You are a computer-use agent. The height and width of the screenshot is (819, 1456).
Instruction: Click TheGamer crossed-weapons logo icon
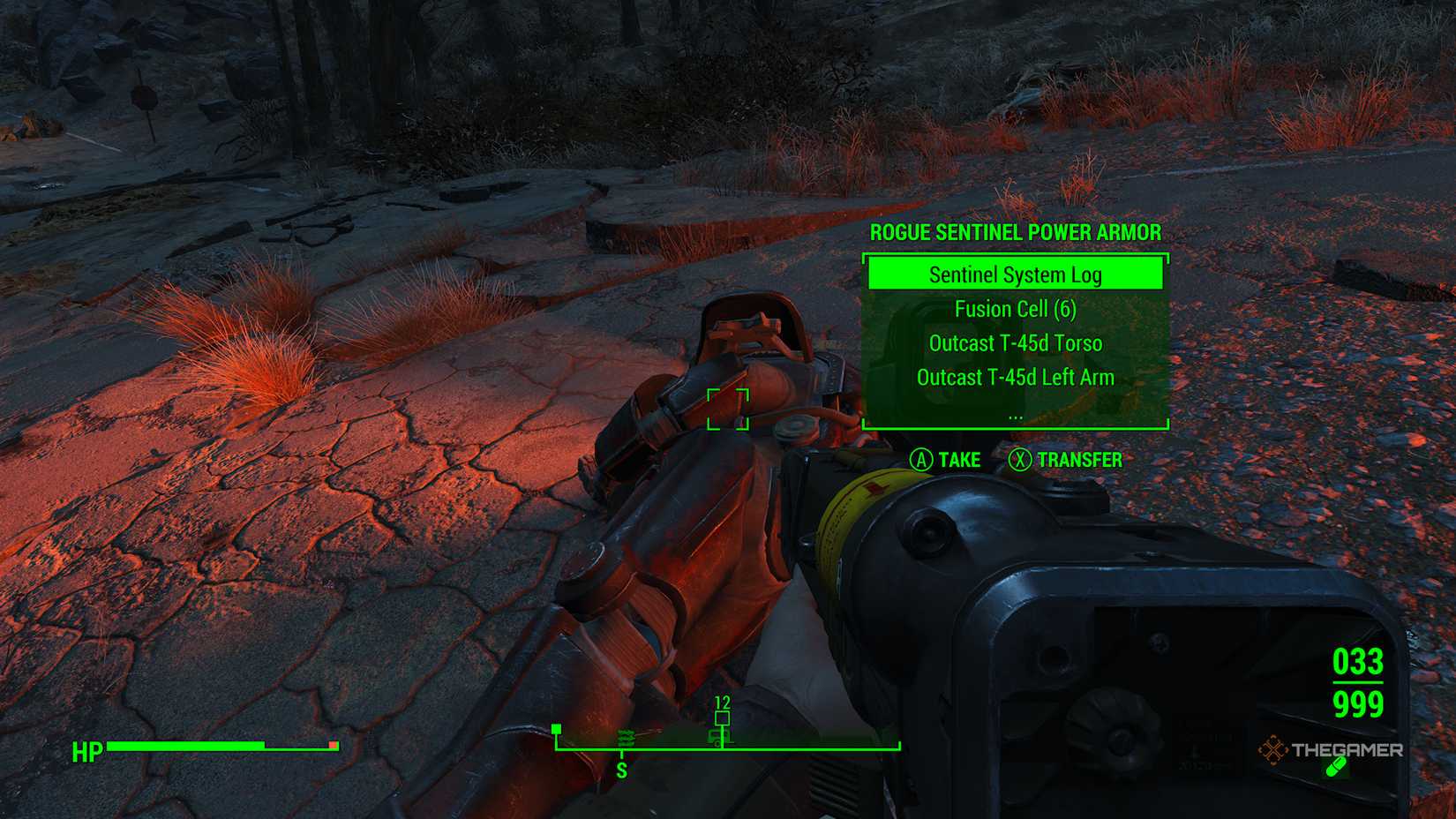1273,752
